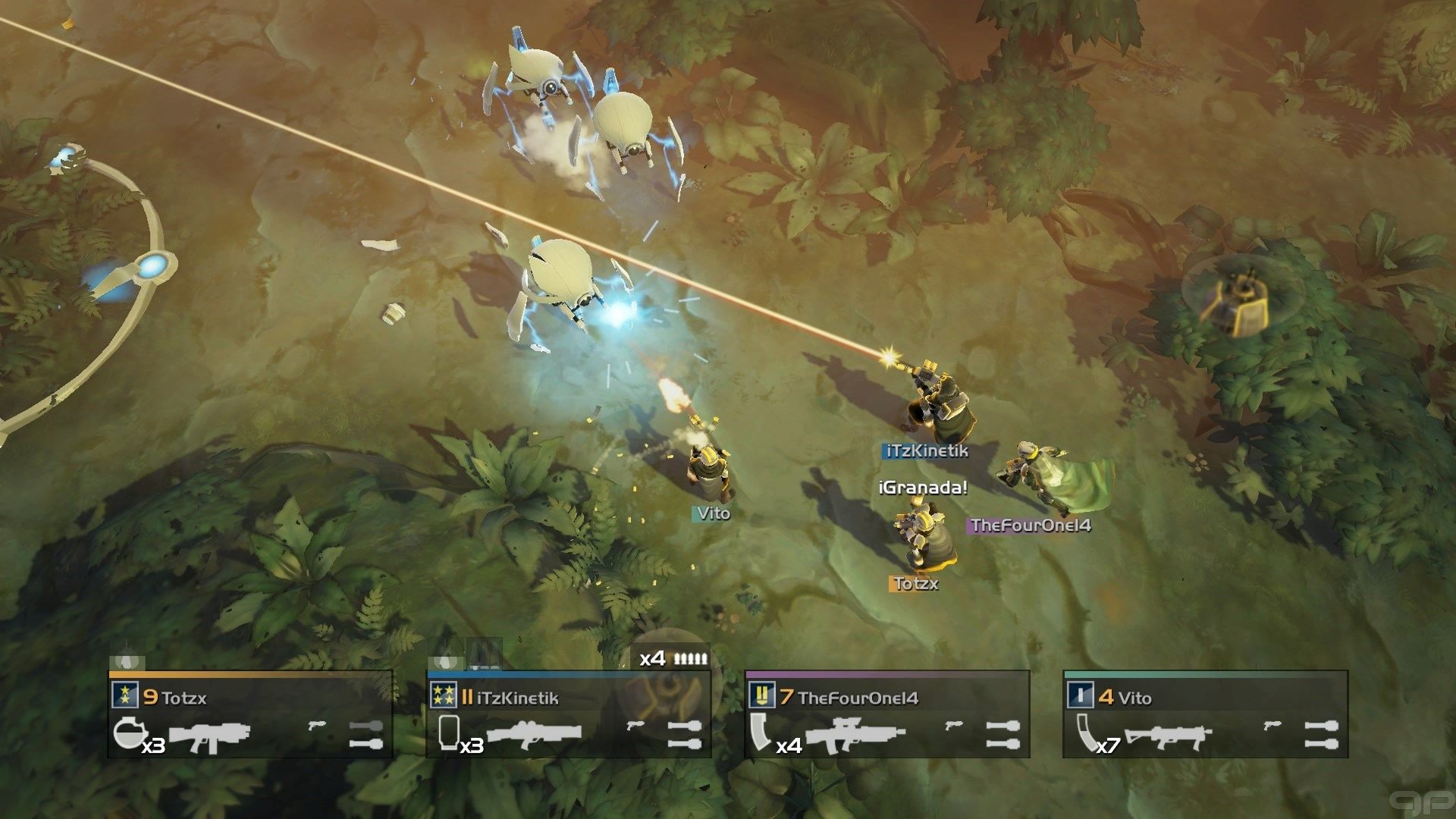Select the sidearm pistol in Totzx's panel
Screen dimensions: 1456x819
point(317,726)
